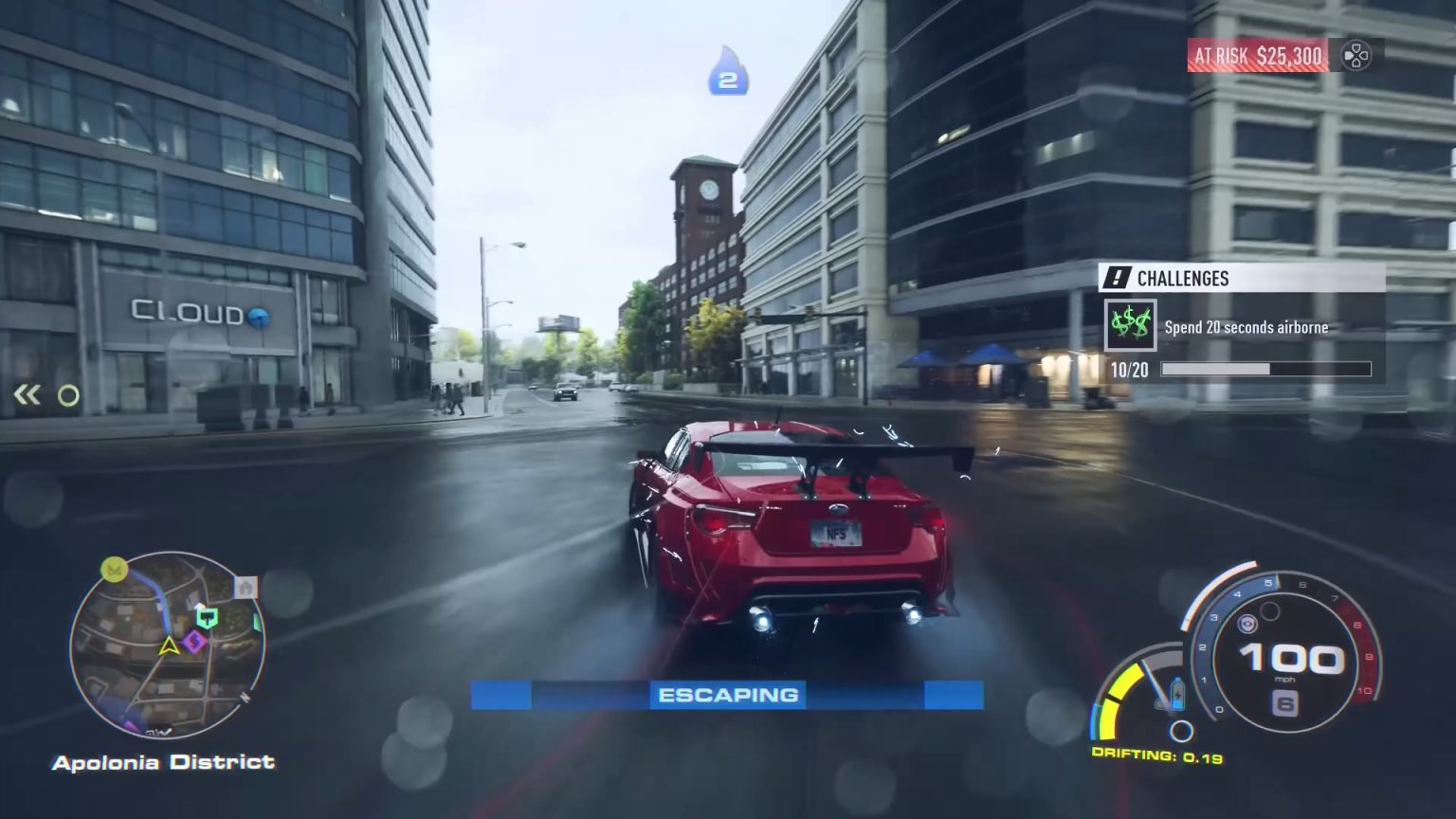The height and width of the screenshot is (819, 1456).
Task: Click the AT RISK $25,300 banner
Action: click(x=1256, y=56)
